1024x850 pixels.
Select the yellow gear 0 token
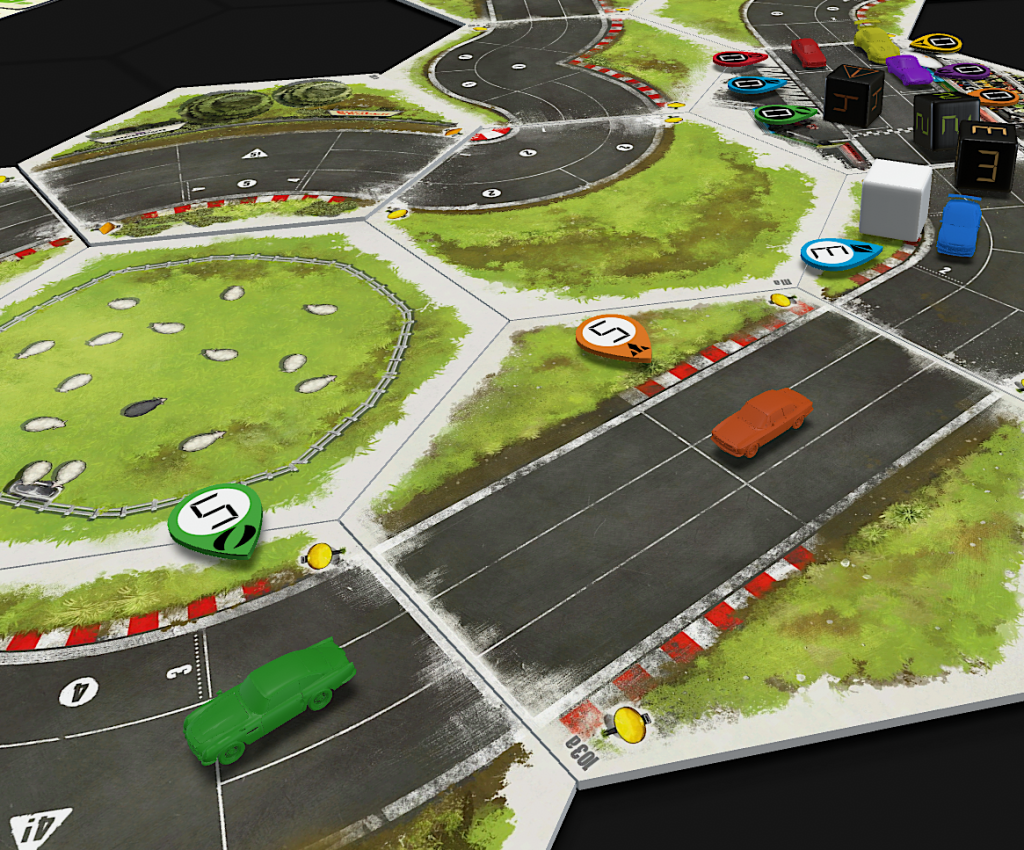click(937, 43)
